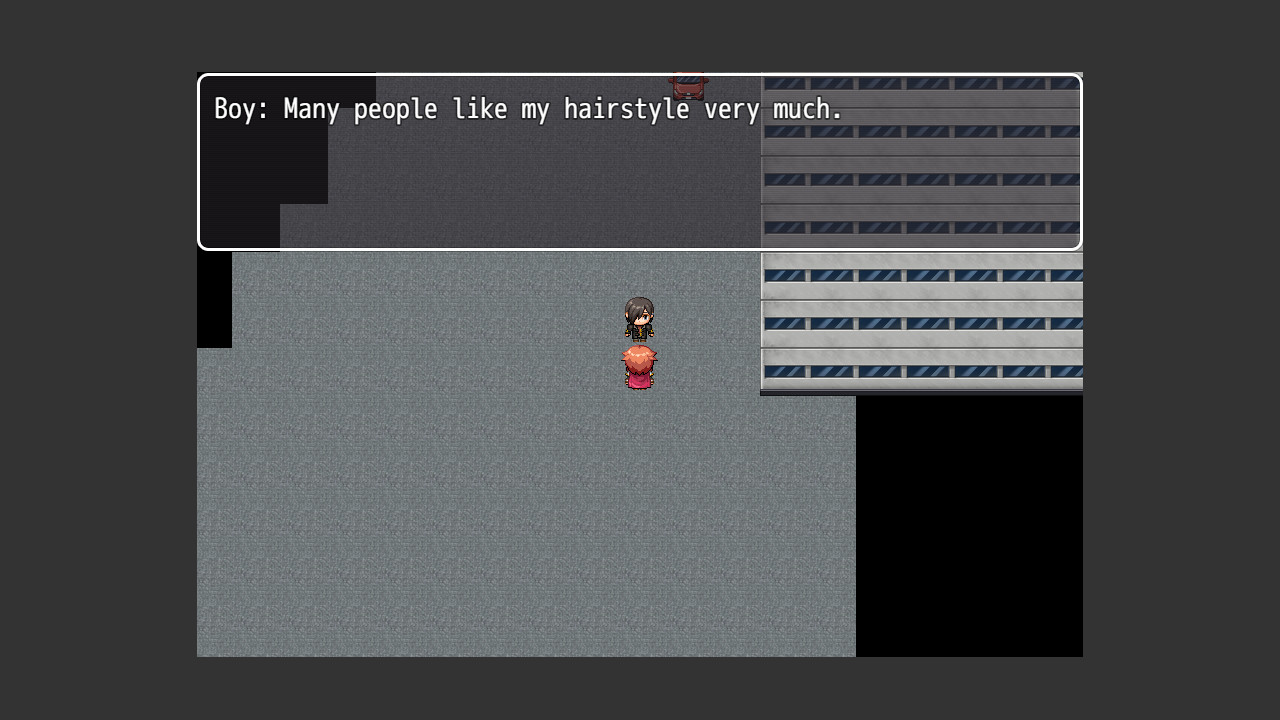Click the black area left of the pavement

click(213, 300)
